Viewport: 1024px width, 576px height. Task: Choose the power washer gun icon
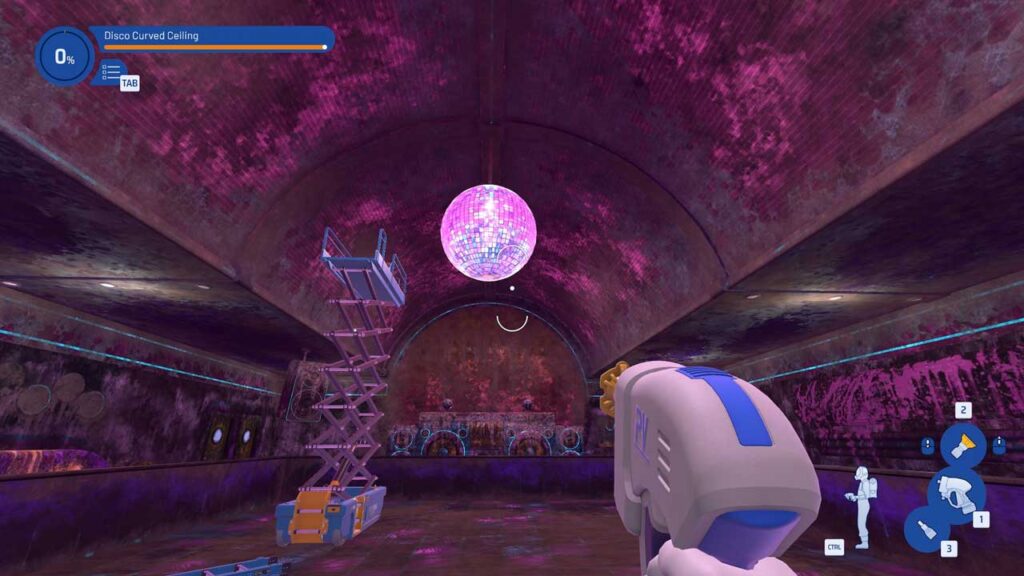[955, 493]
